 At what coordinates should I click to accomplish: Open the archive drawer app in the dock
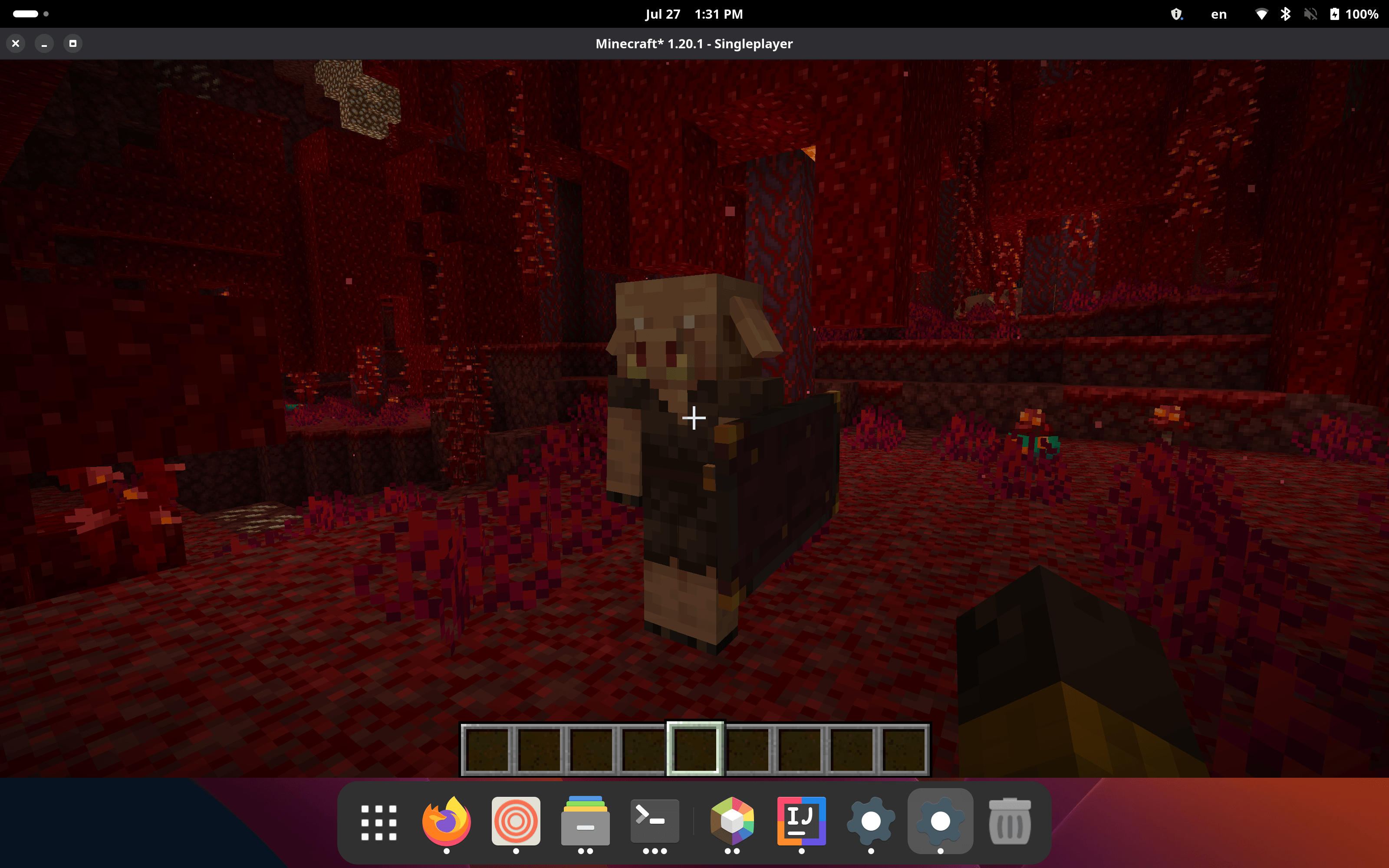pos(584,821)
